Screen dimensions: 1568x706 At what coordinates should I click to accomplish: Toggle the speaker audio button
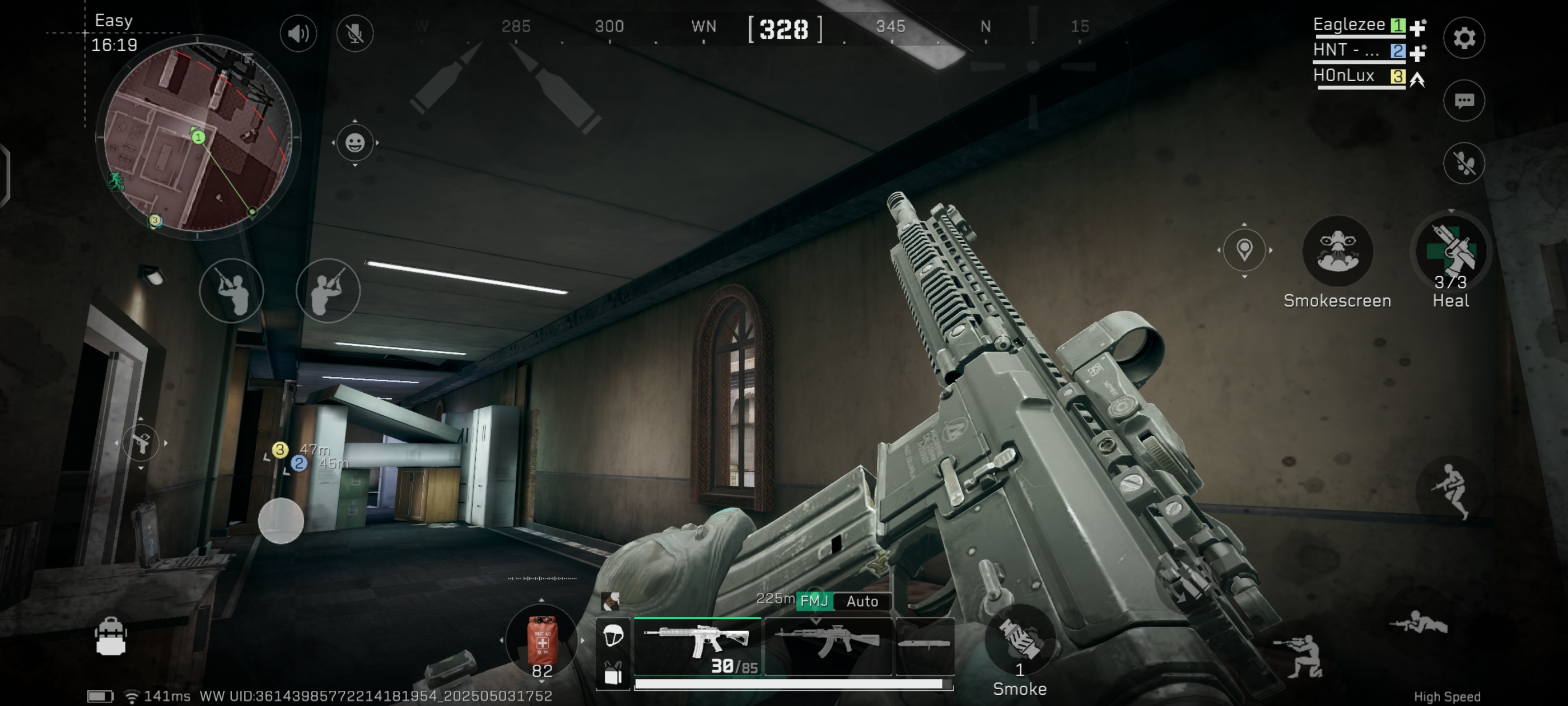coord(298,33)
